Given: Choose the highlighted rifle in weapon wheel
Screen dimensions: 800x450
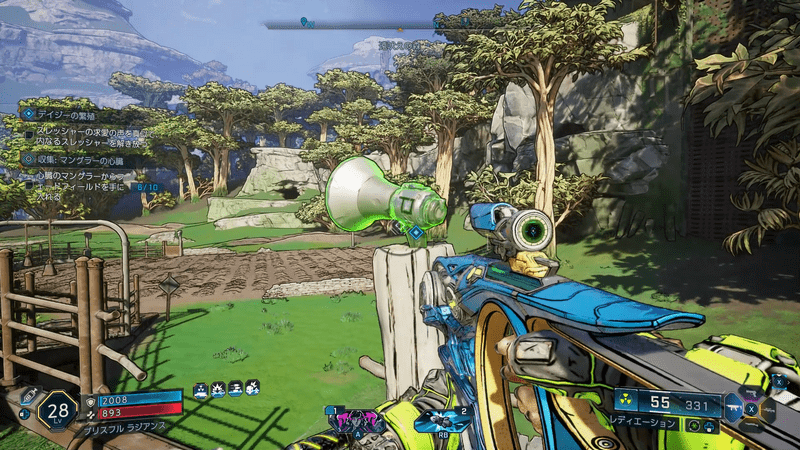Looking at the screenshot, I should click(733, 407).
